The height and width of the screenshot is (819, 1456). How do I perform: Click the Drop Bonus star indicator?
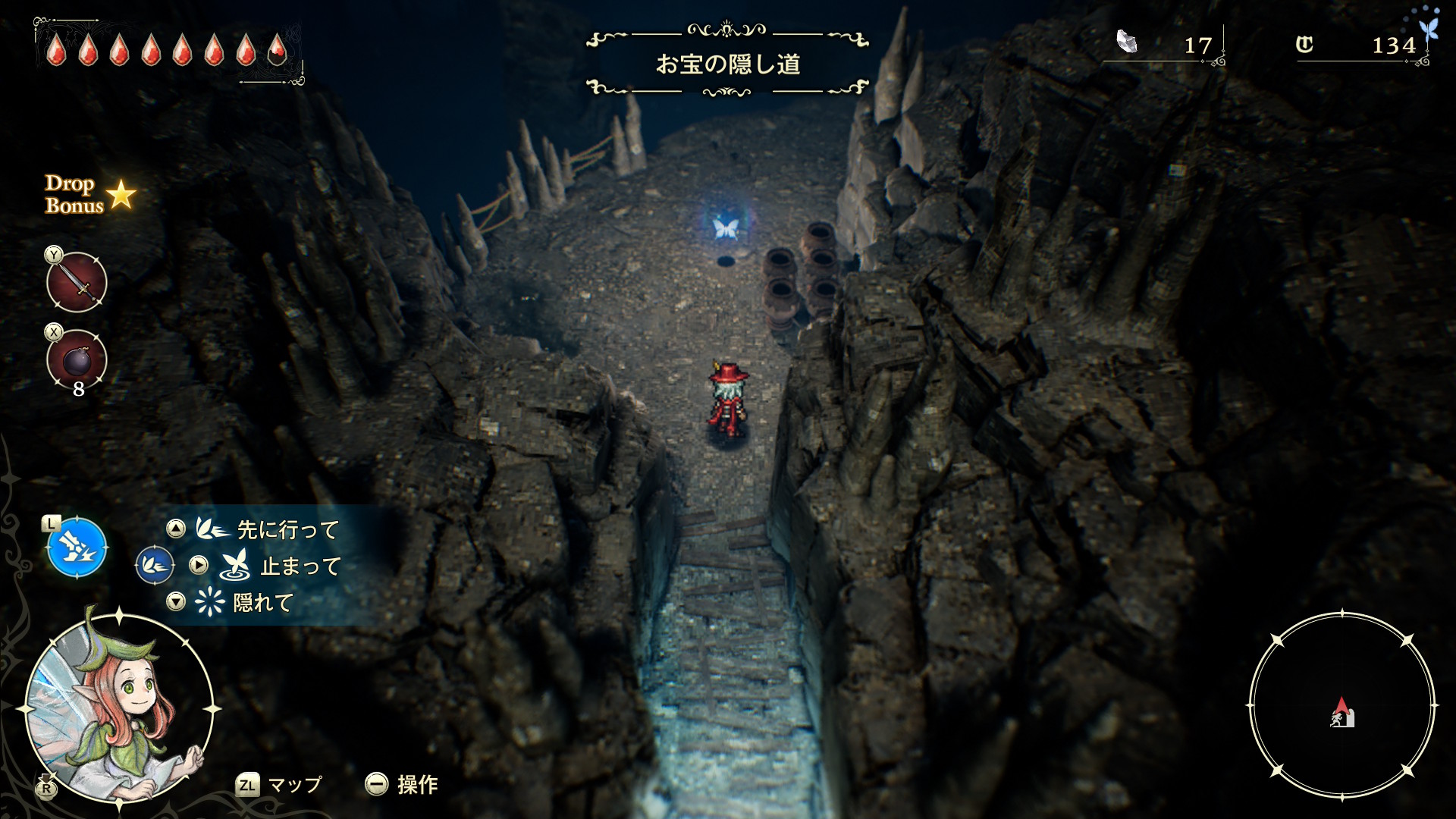[x=120, y=196]
